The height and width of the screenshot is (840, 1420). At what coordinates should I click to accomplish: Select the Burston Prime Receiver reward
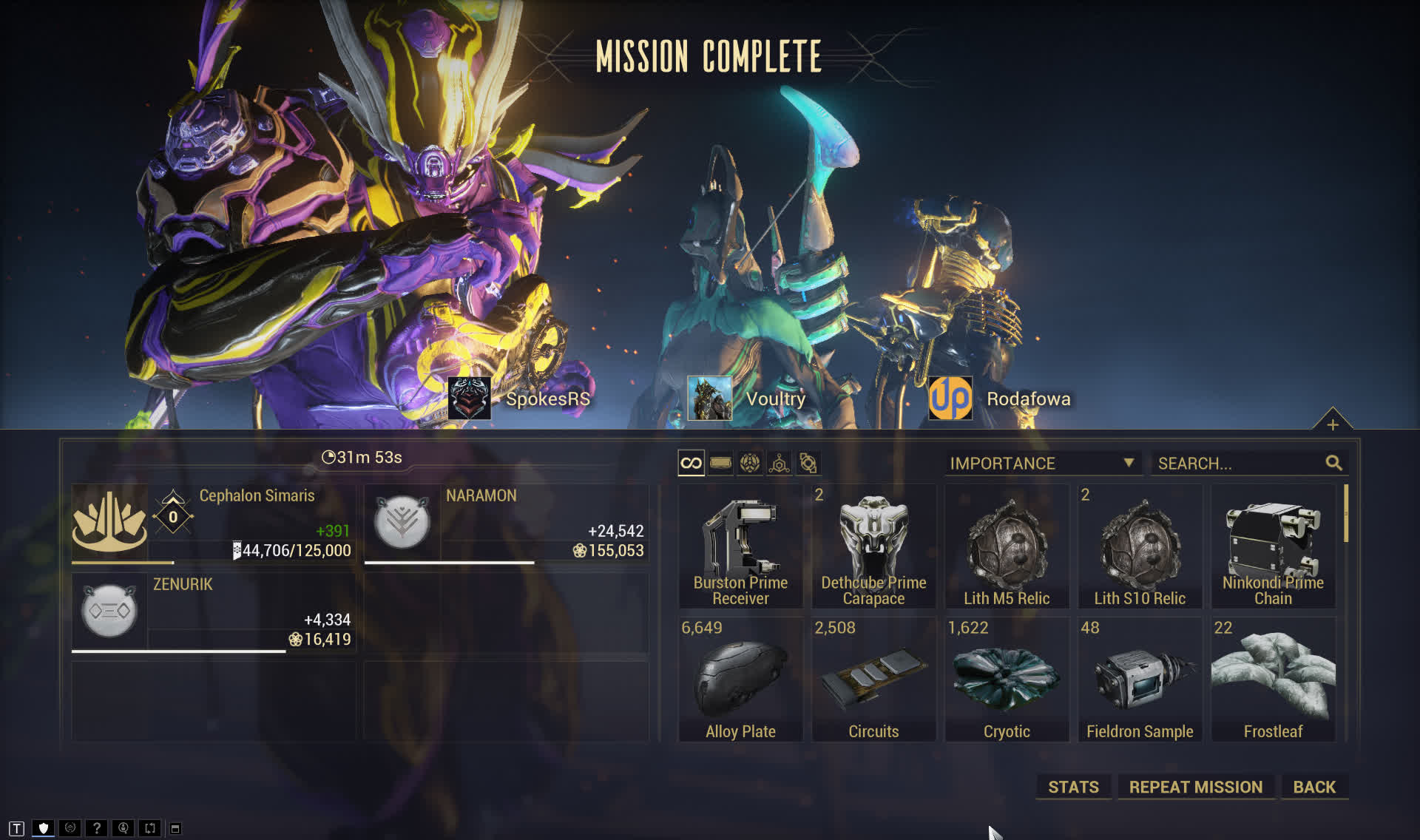coord(740,547)
